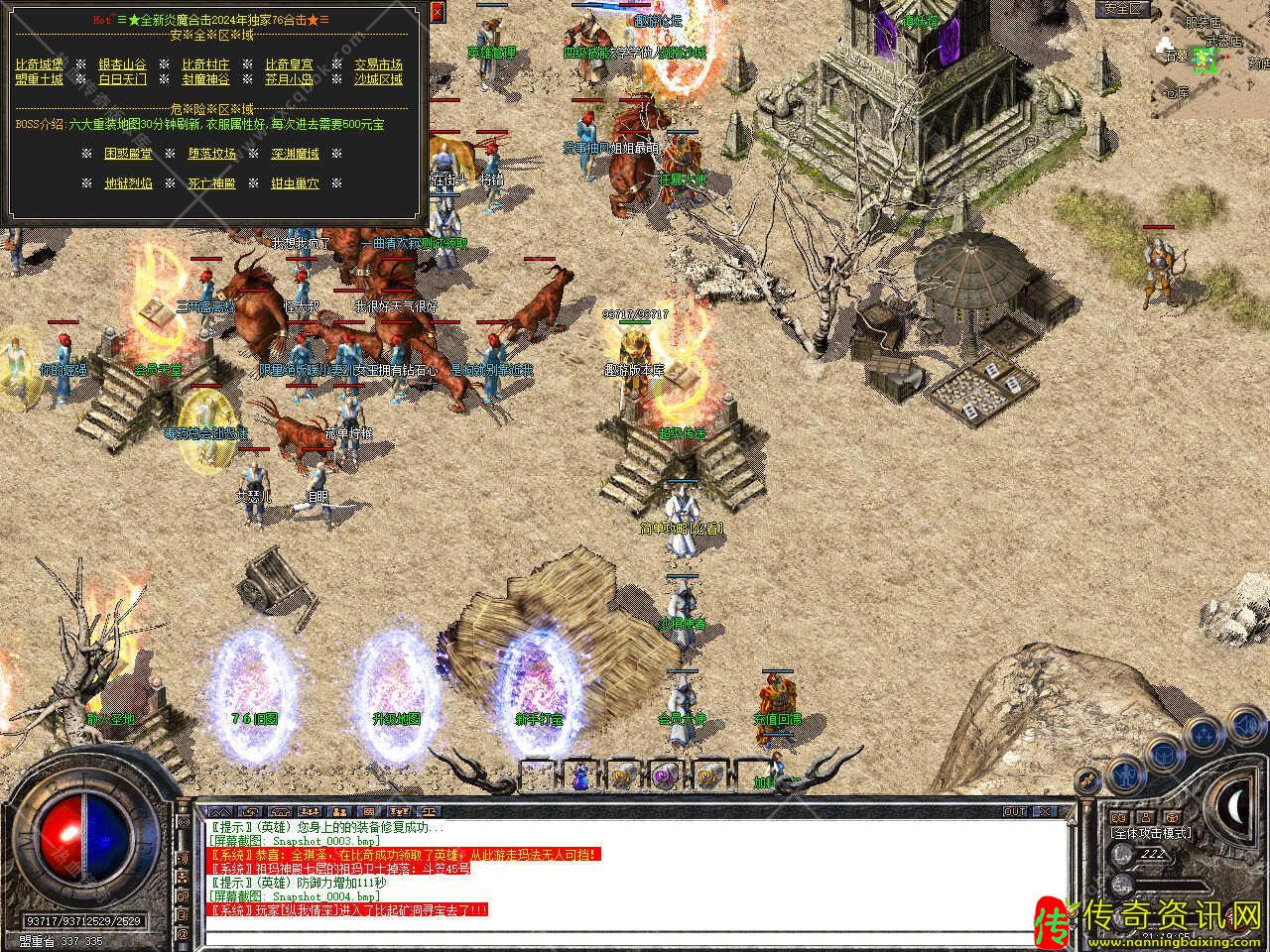
Task: Teleport to 比奇城堡 from the menu
Action: coord(40,64)
